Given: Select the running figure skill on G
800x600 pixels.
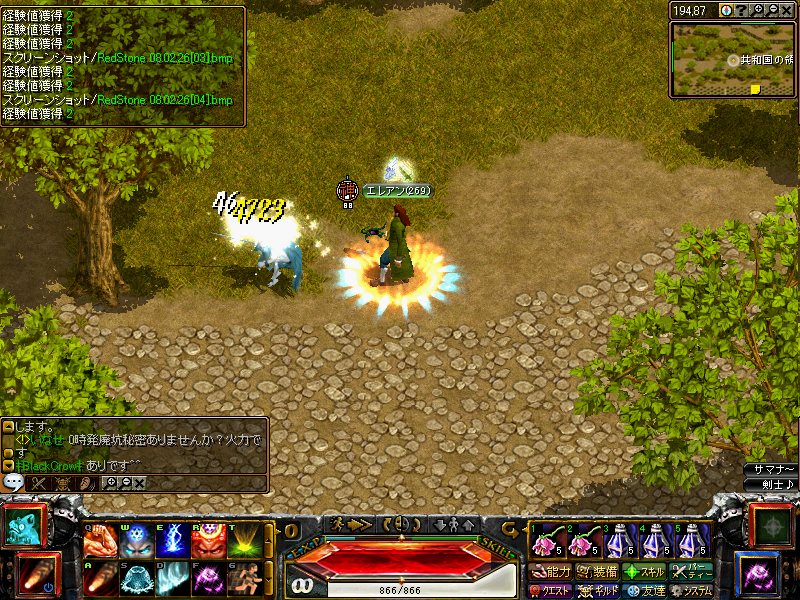Looking at the screenshot, I should point(241,579).
